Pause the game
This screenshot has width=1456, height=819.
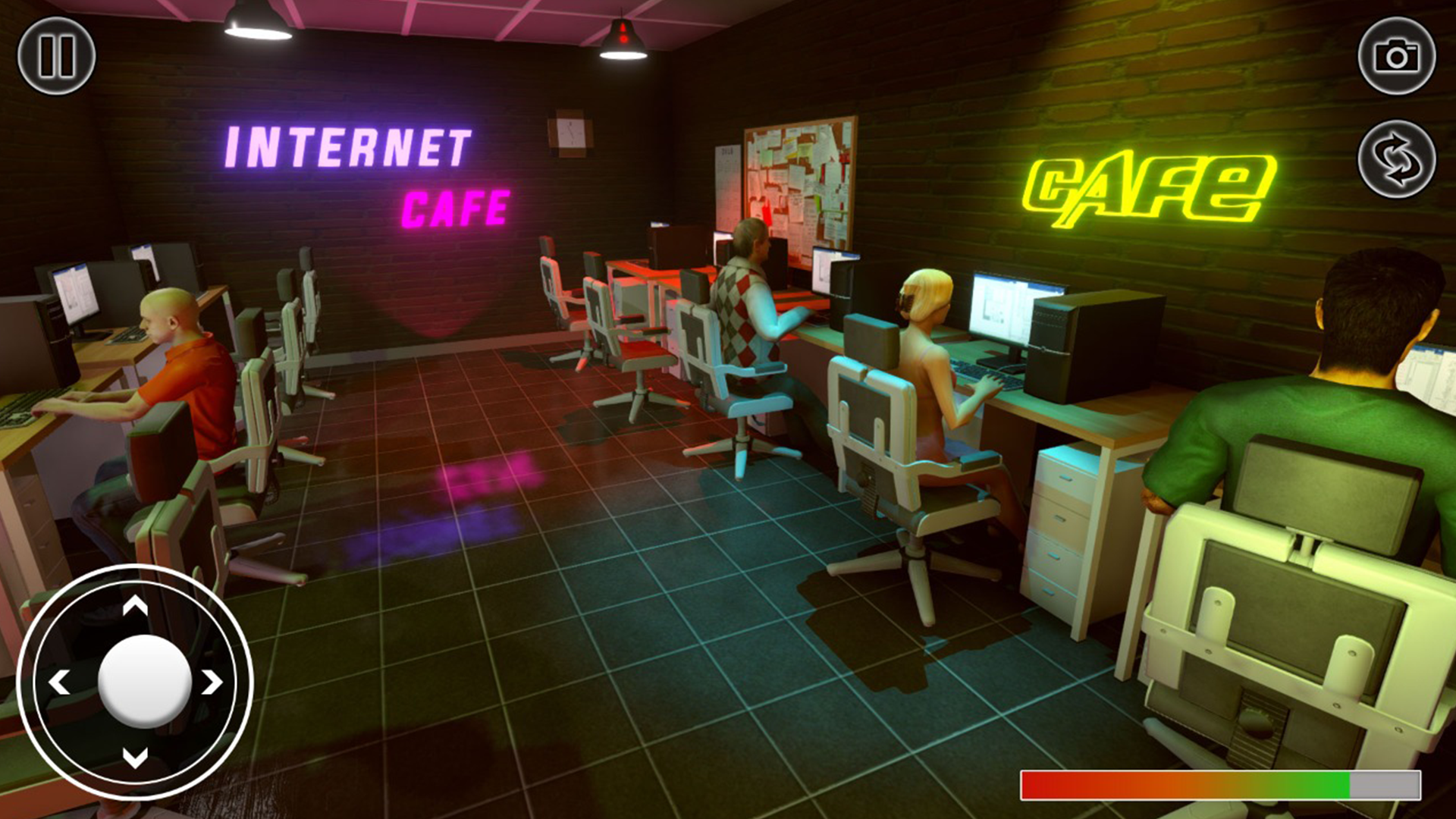point(57,55)
